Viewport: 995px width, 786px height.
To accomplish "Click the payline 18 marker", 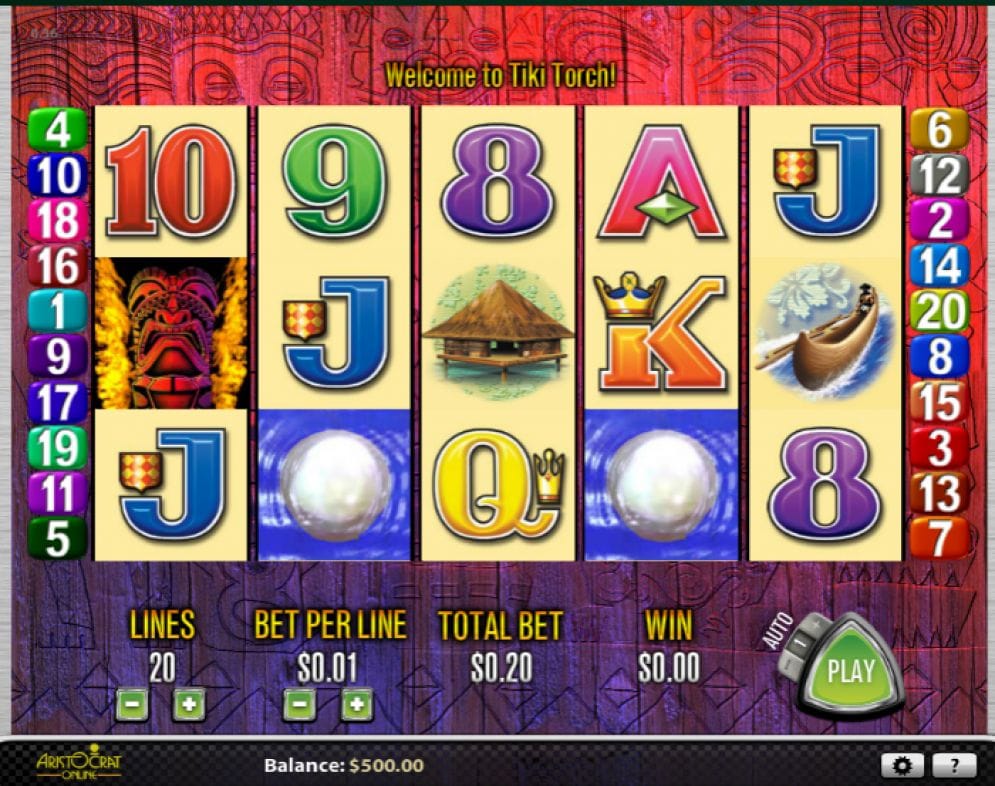I will tap(58, 221).
